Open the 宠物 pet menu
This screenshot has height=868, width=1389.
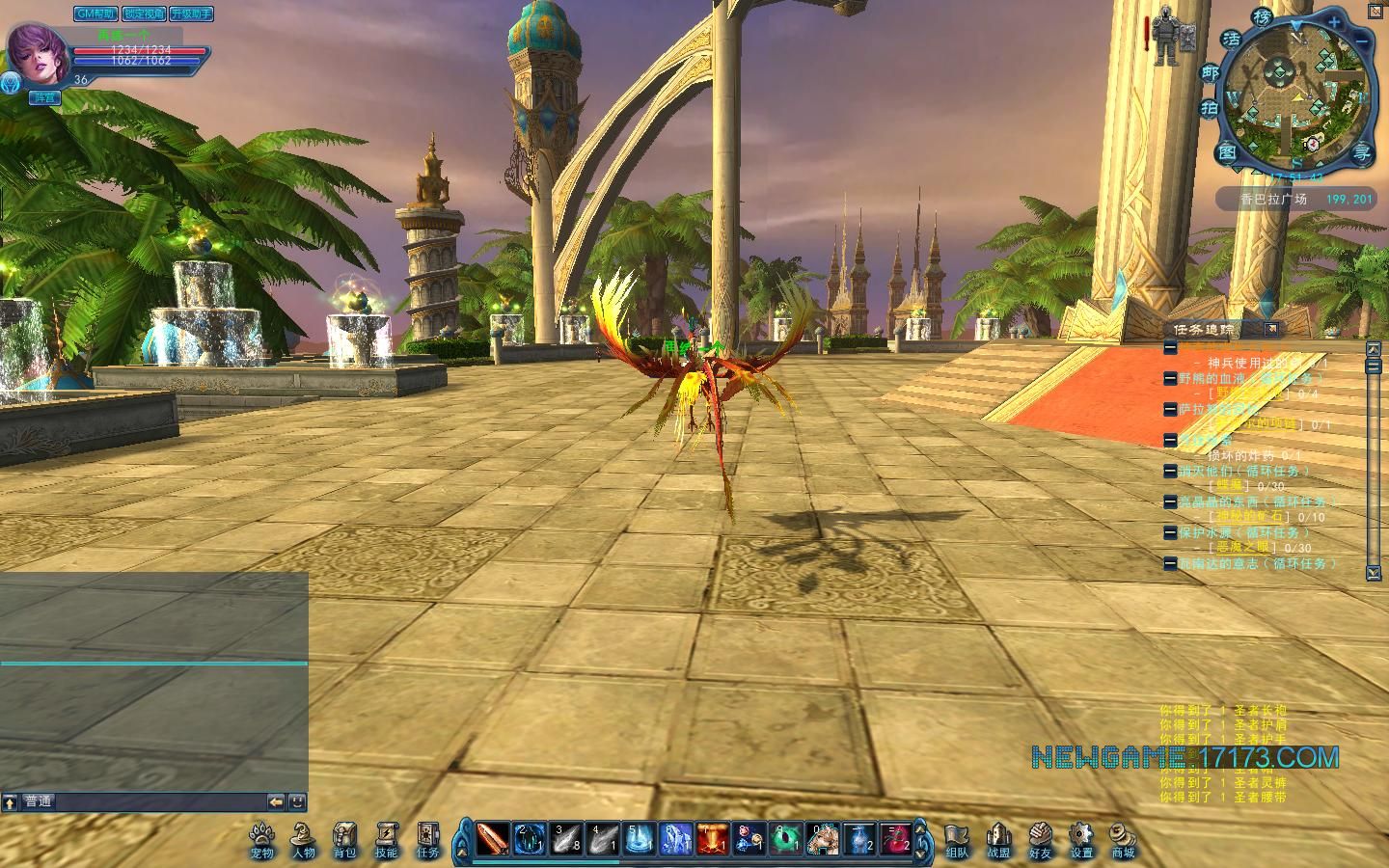pyautogui.click(x=261, y=839)
